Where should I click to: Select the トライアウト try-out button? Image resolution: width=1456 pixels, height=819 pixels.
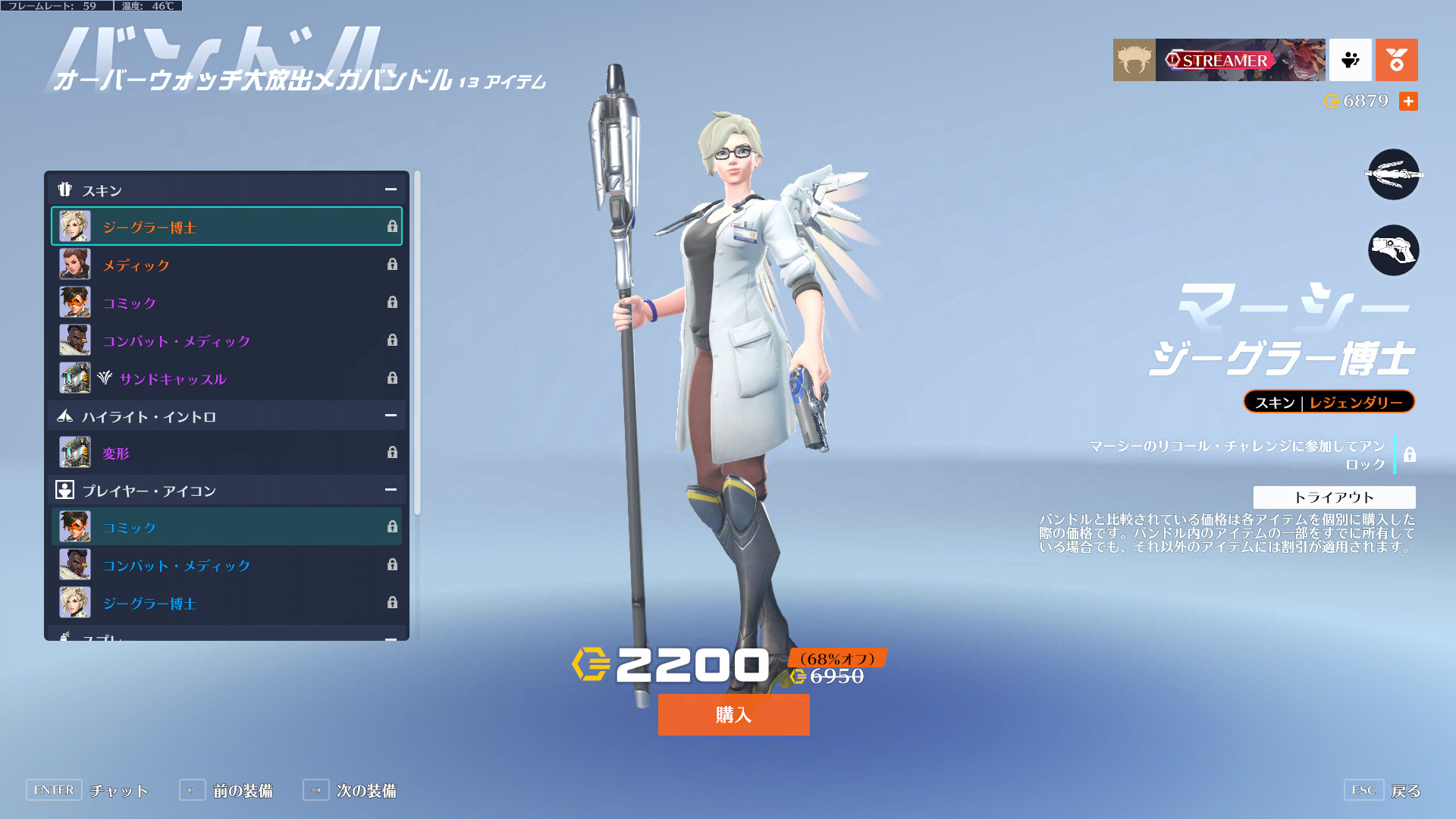tap(1334, 497)
